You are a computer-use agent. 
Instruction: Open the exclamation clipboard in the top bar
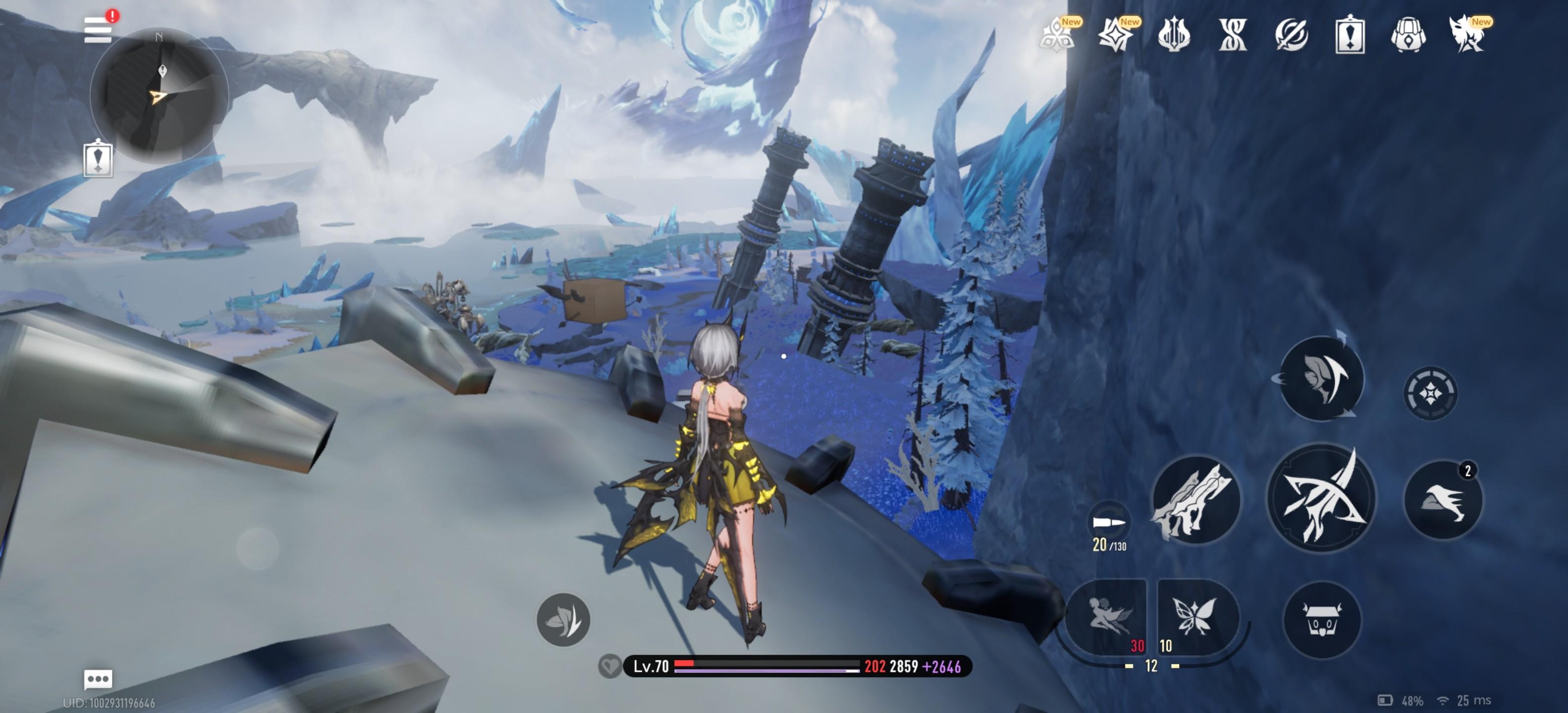coord(1349,35)
